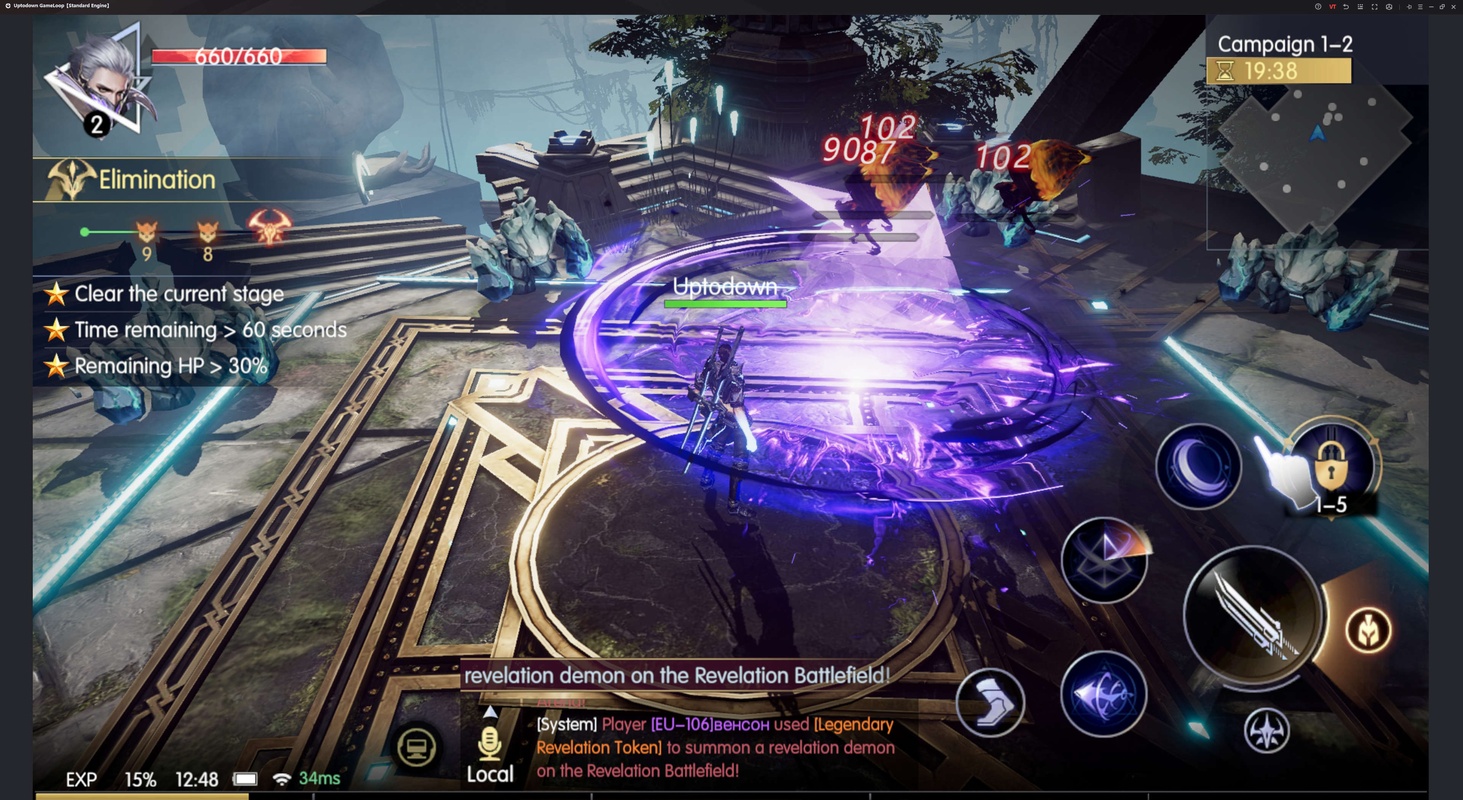Activate the golden helmet button
Image resolution: width=1463 pixels, height=800 pixels.
[1367, 630]
